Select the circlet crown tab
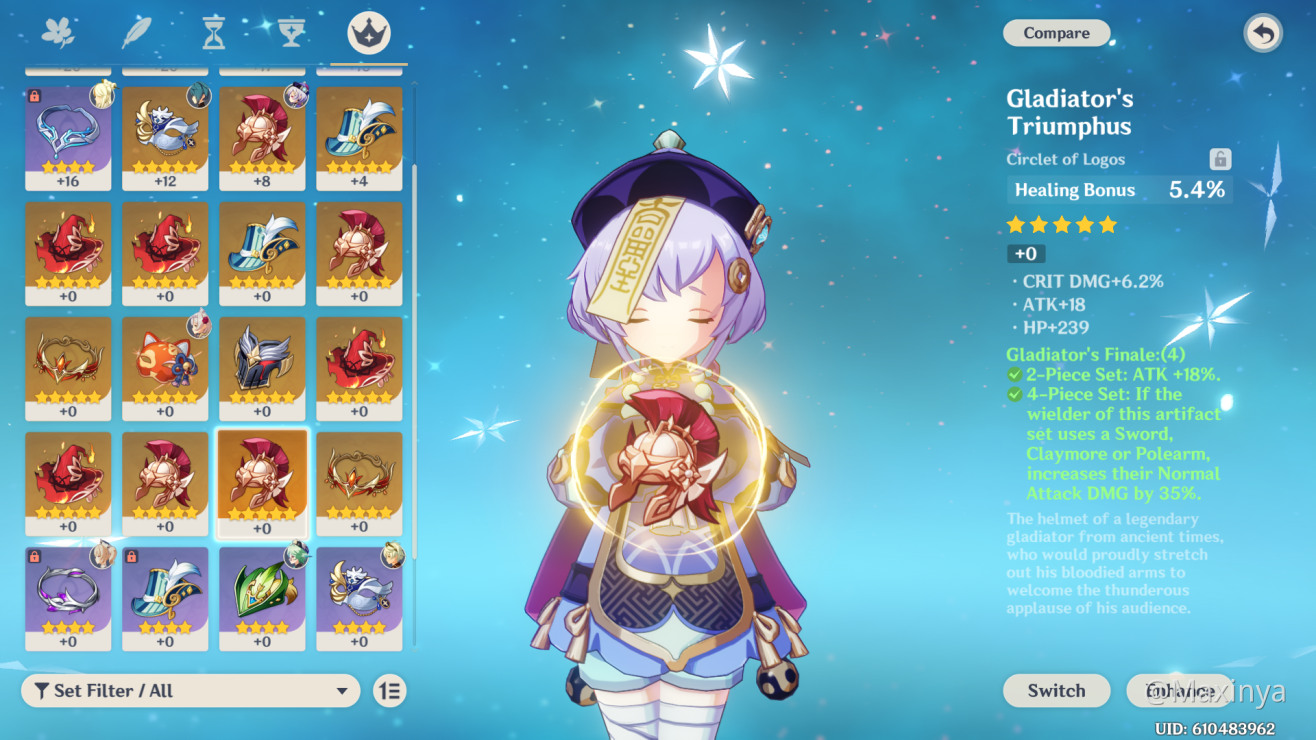Viewport: 1316px width, 740px height. [369, 33]
